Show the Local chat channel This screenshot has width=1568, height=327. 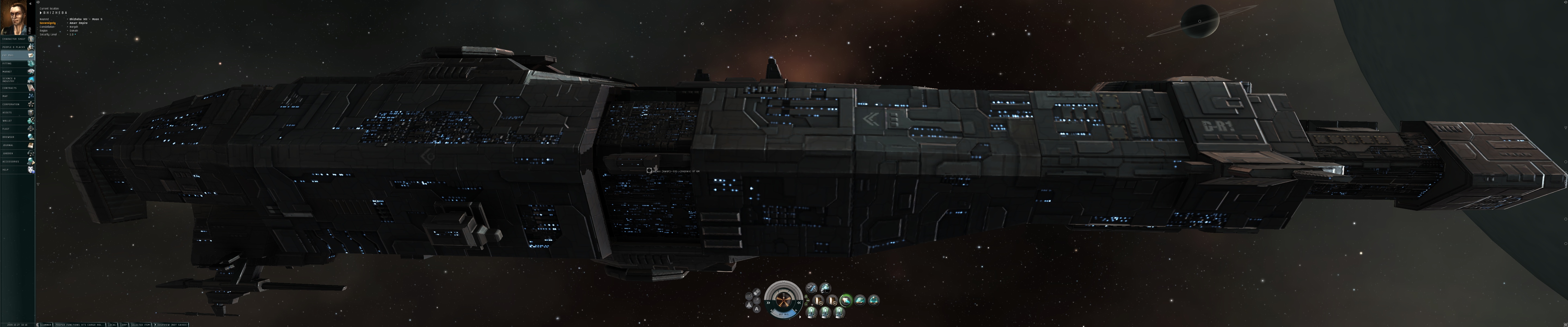(112, 325)
